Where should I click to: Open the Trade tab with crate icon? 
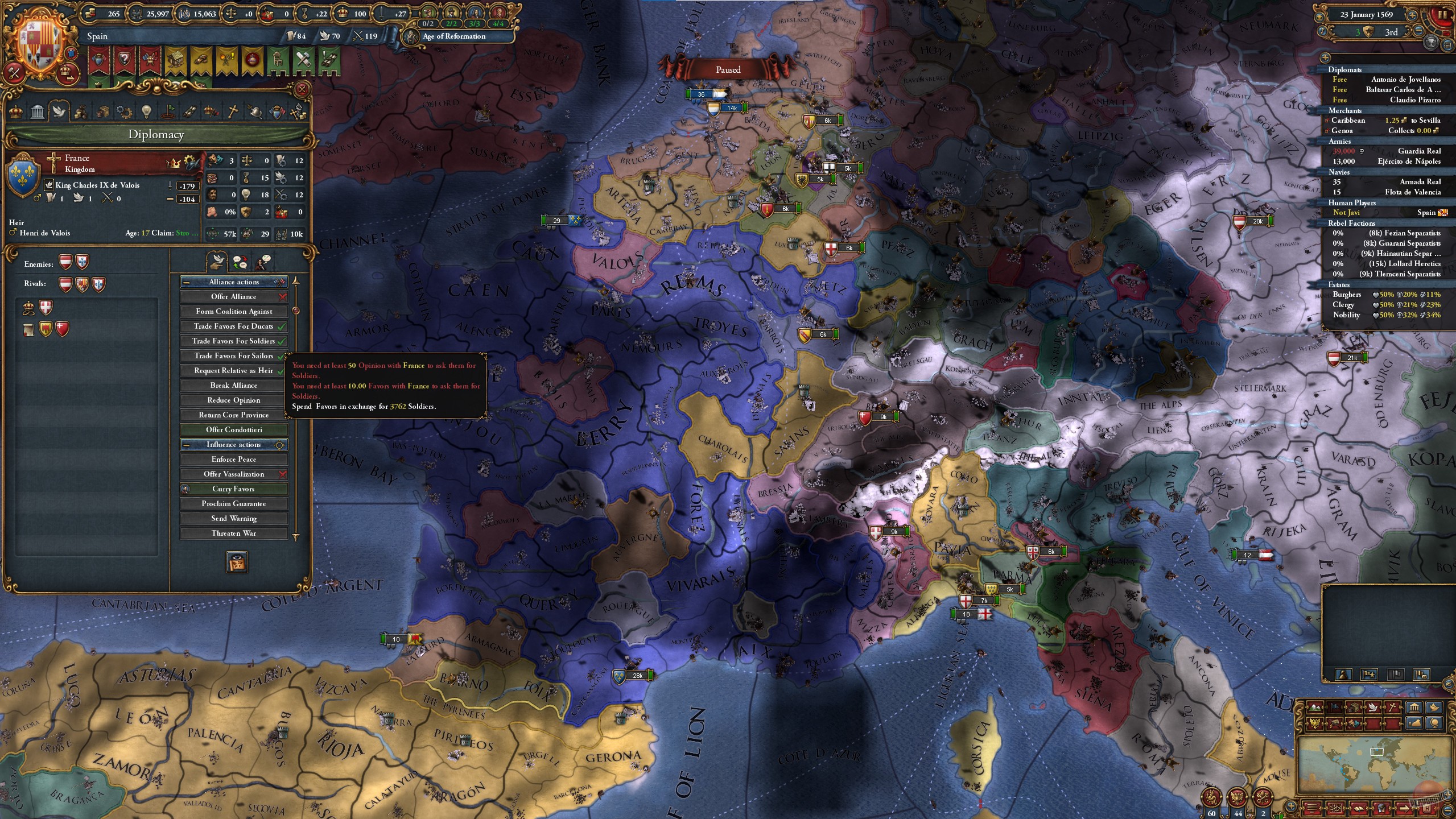point(102,111)
